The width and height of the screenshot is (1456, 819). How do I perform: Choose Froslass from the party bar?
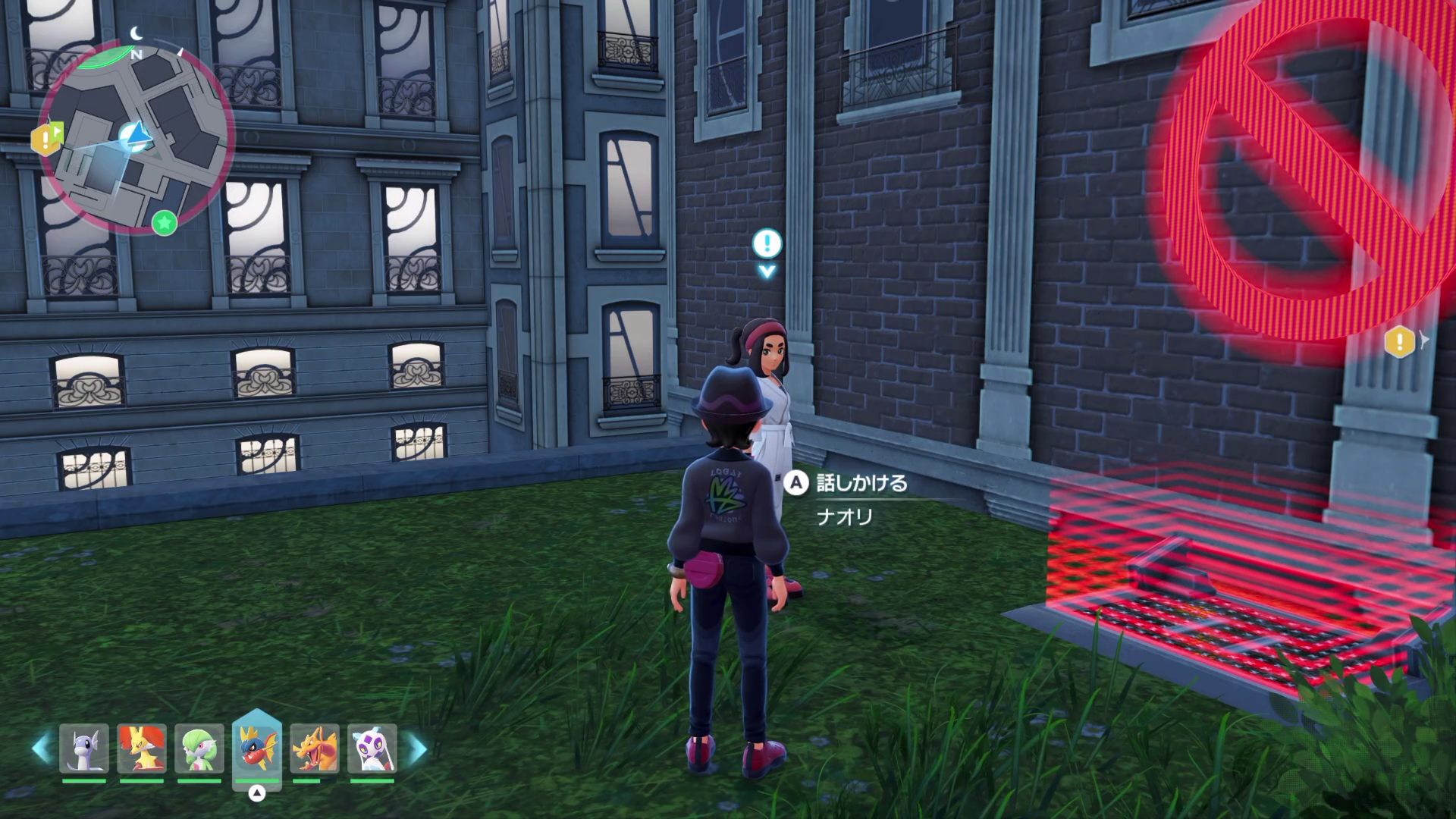coord(372,748)
